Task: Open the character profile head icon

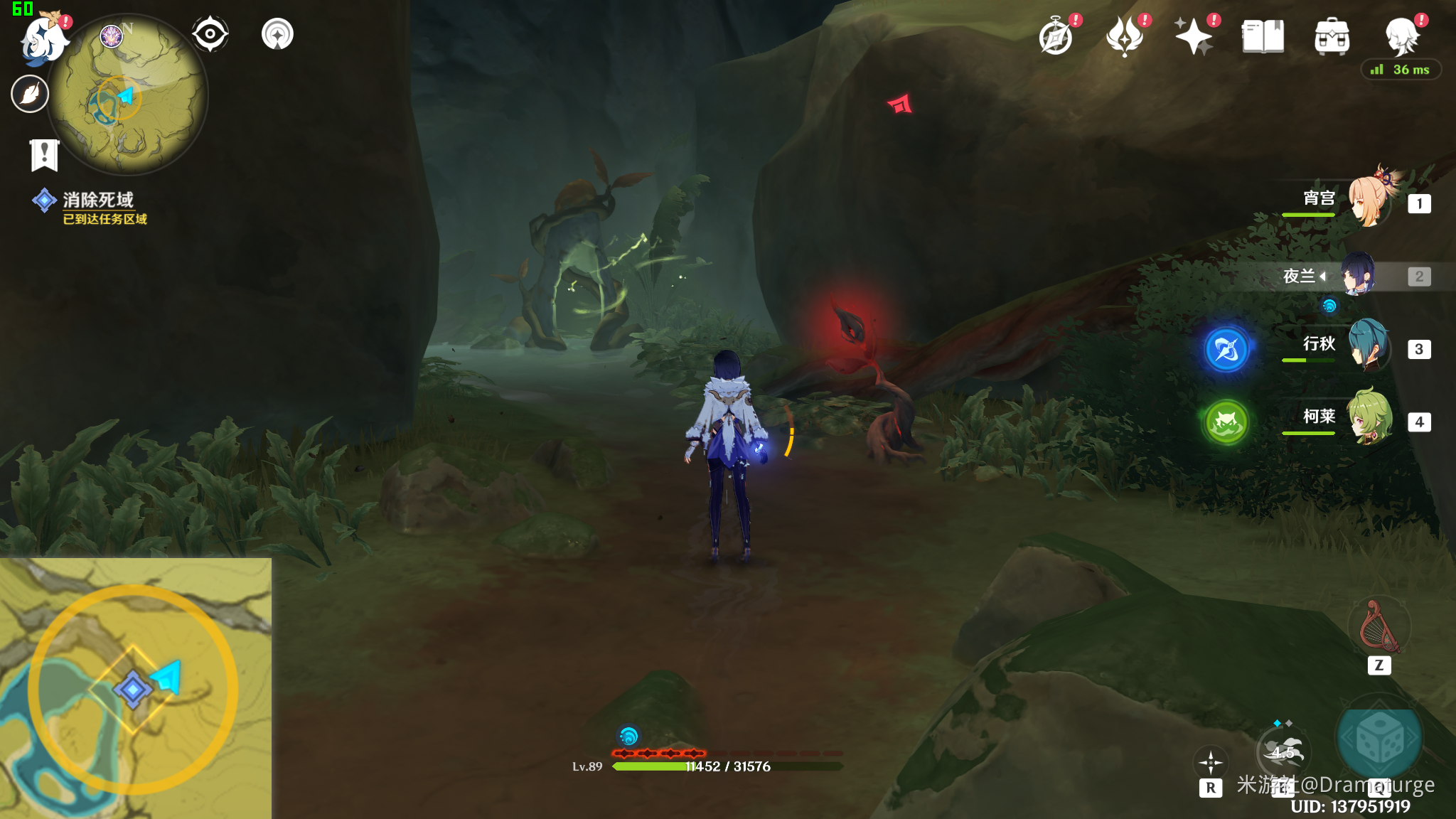Action: point(1401,36)
